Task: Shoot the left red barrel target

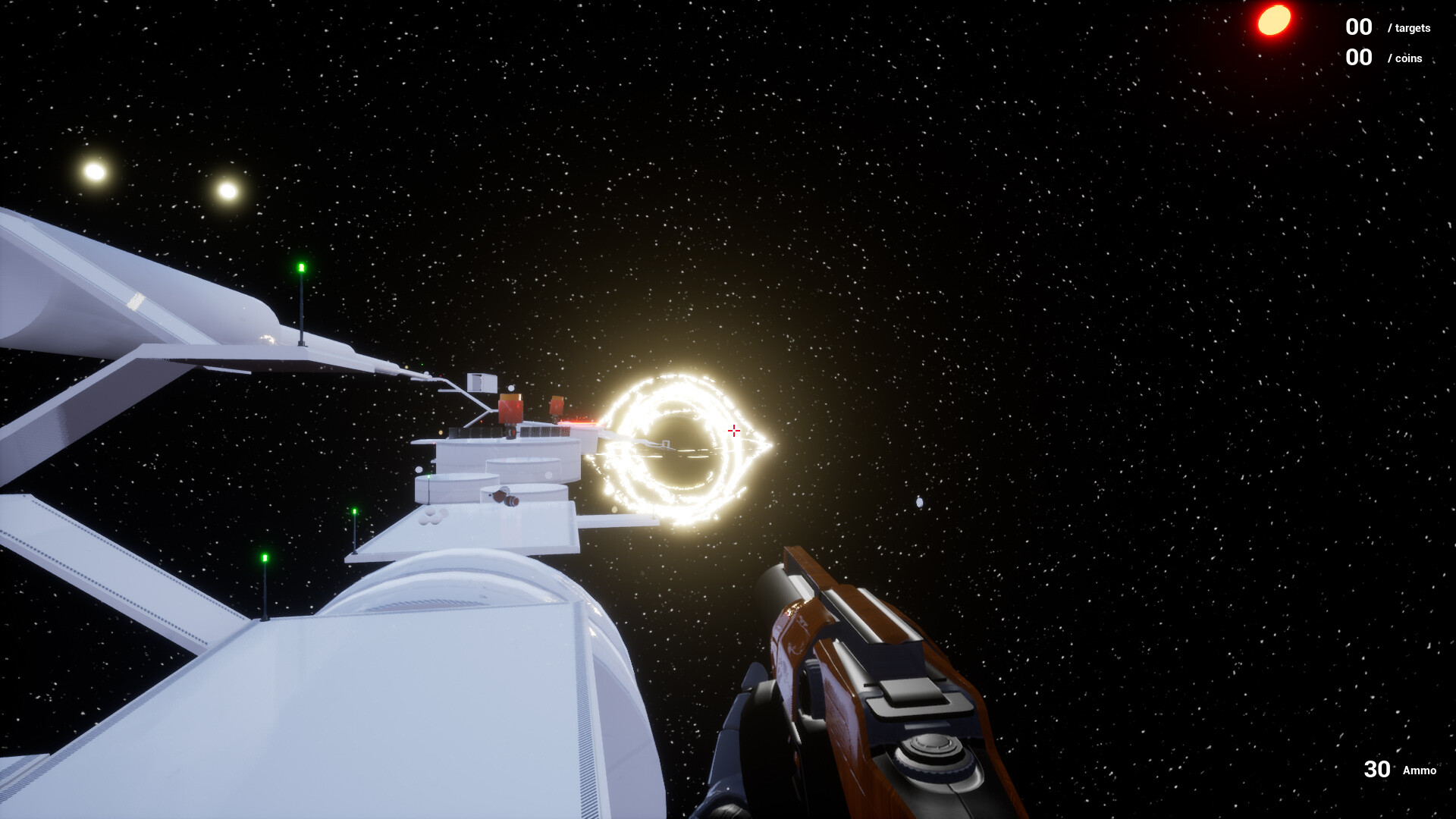Action: 510,409
